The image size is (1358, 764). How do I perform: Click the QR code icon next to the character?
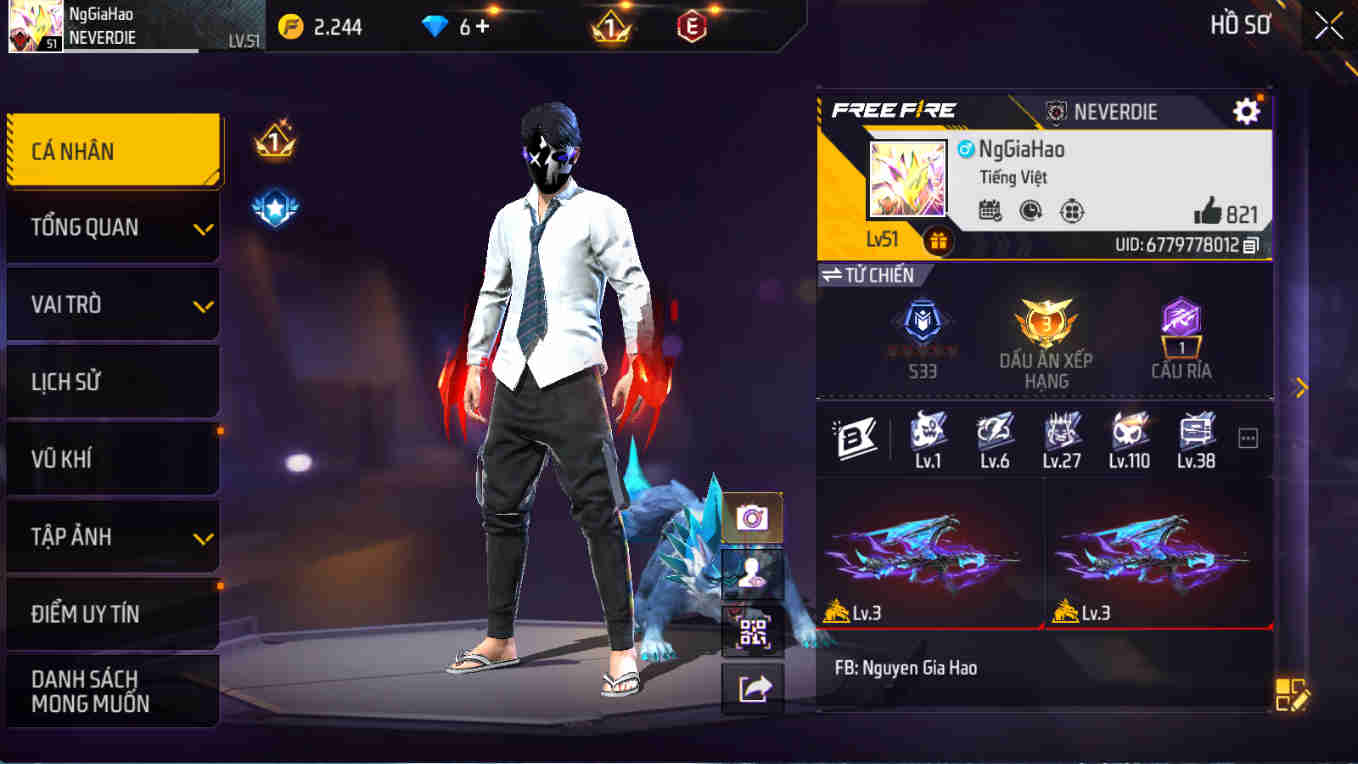coord(751,633)
